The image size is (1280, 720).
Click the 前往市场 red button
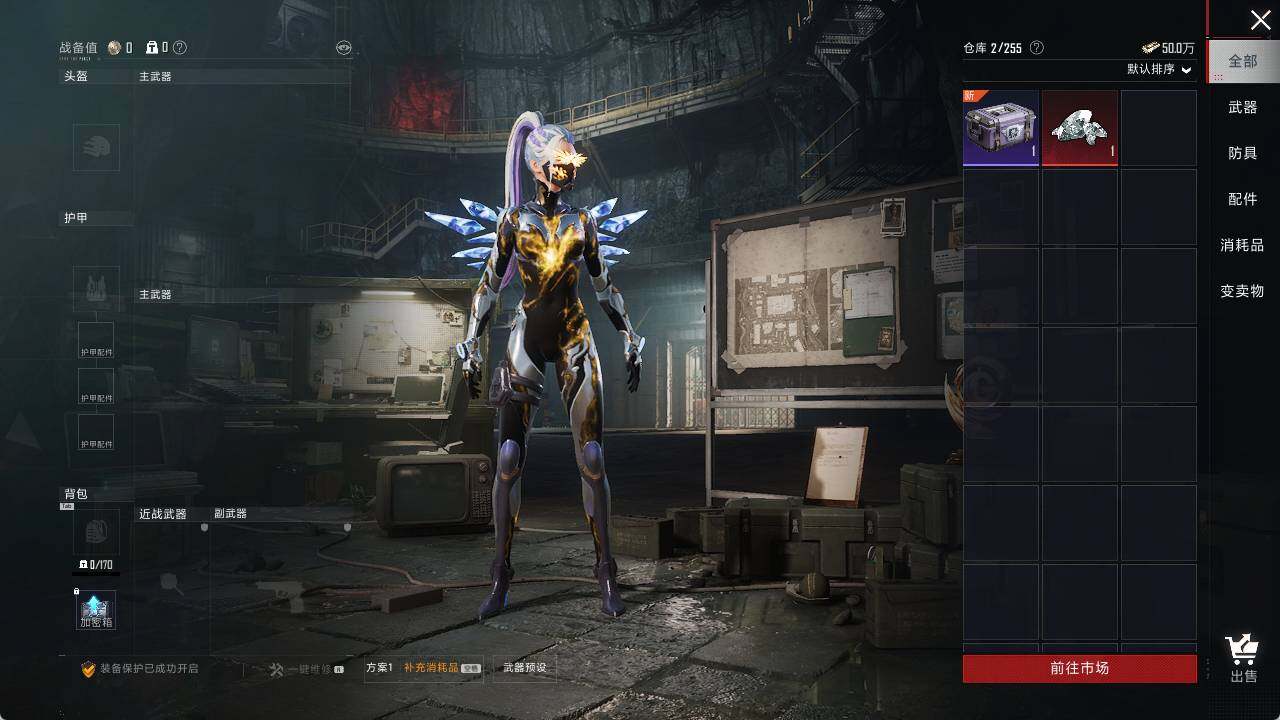pos(1079,668)
